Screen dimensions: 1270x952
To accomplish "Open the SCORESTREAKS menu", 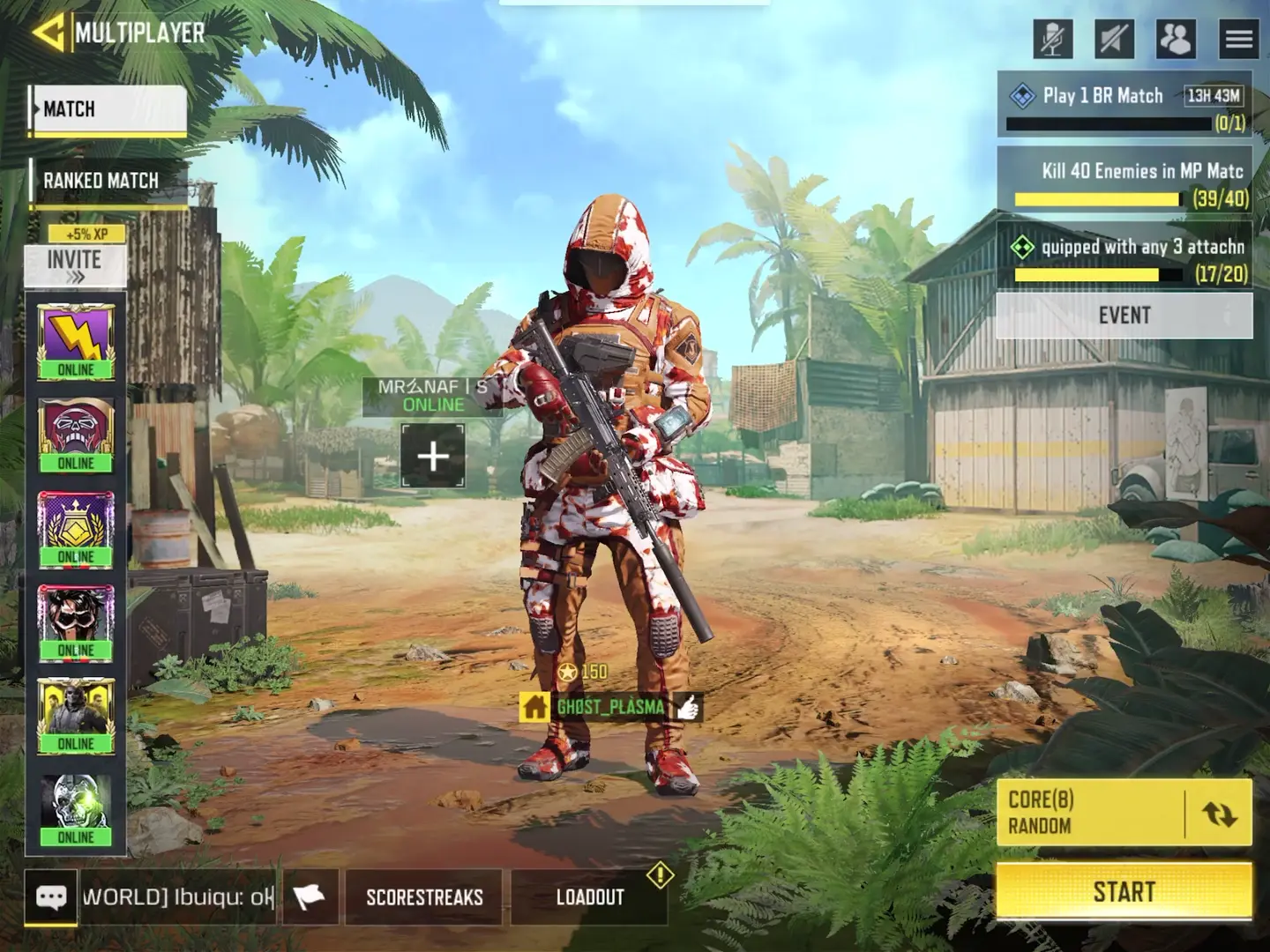I will pos(422,897).
